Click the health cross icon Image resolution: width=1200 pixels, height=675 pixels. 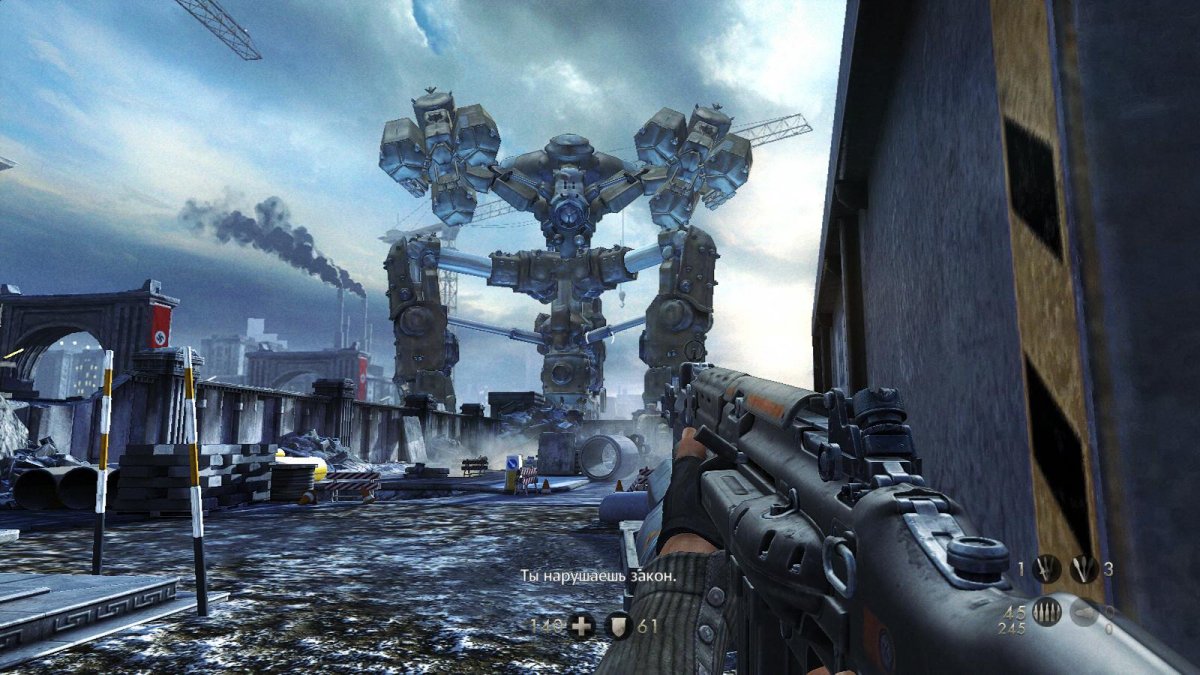581,627
